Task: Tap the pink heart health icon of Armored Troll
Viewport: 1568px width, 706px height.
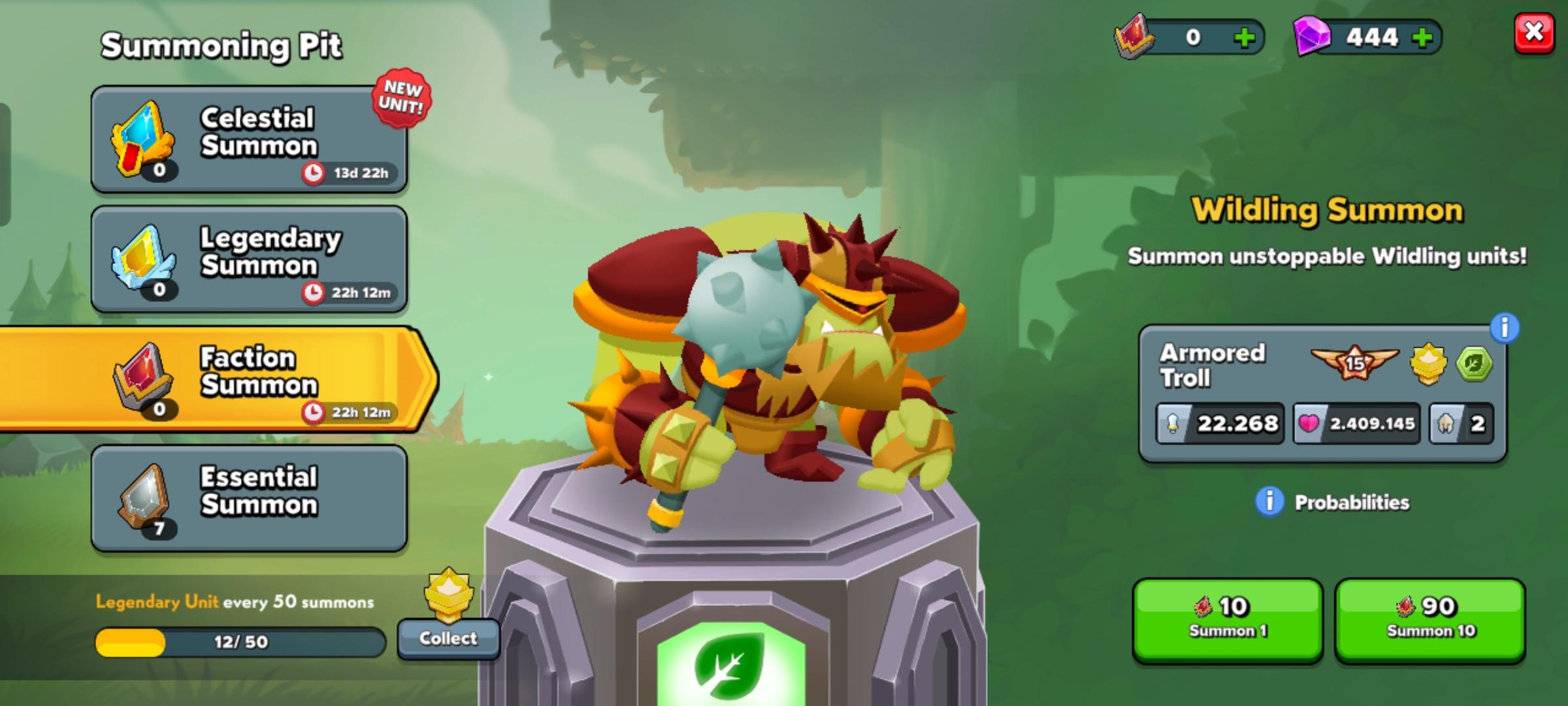Action: (x=1310, y=424)
